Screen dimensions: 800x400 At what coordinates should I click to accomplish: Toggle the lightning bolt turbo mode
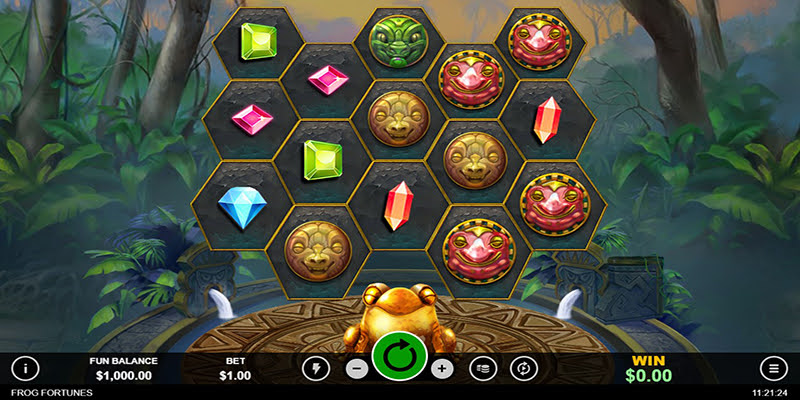click(x=316, y=368)
